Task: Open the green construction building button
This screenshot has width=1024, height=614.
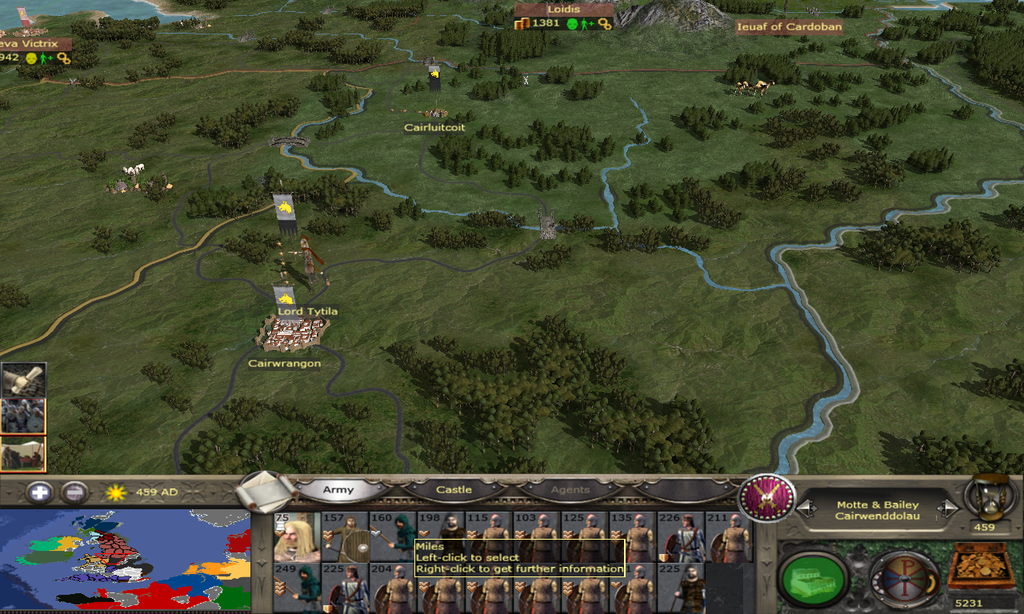Action: 812,576
